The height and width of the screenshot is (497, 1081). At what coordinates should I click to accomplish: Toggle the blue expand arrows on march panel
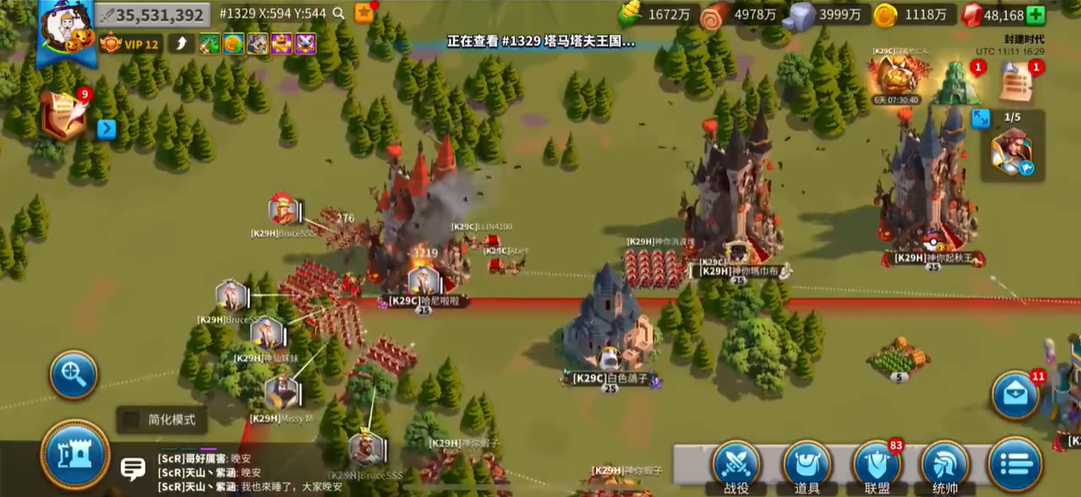980,118
